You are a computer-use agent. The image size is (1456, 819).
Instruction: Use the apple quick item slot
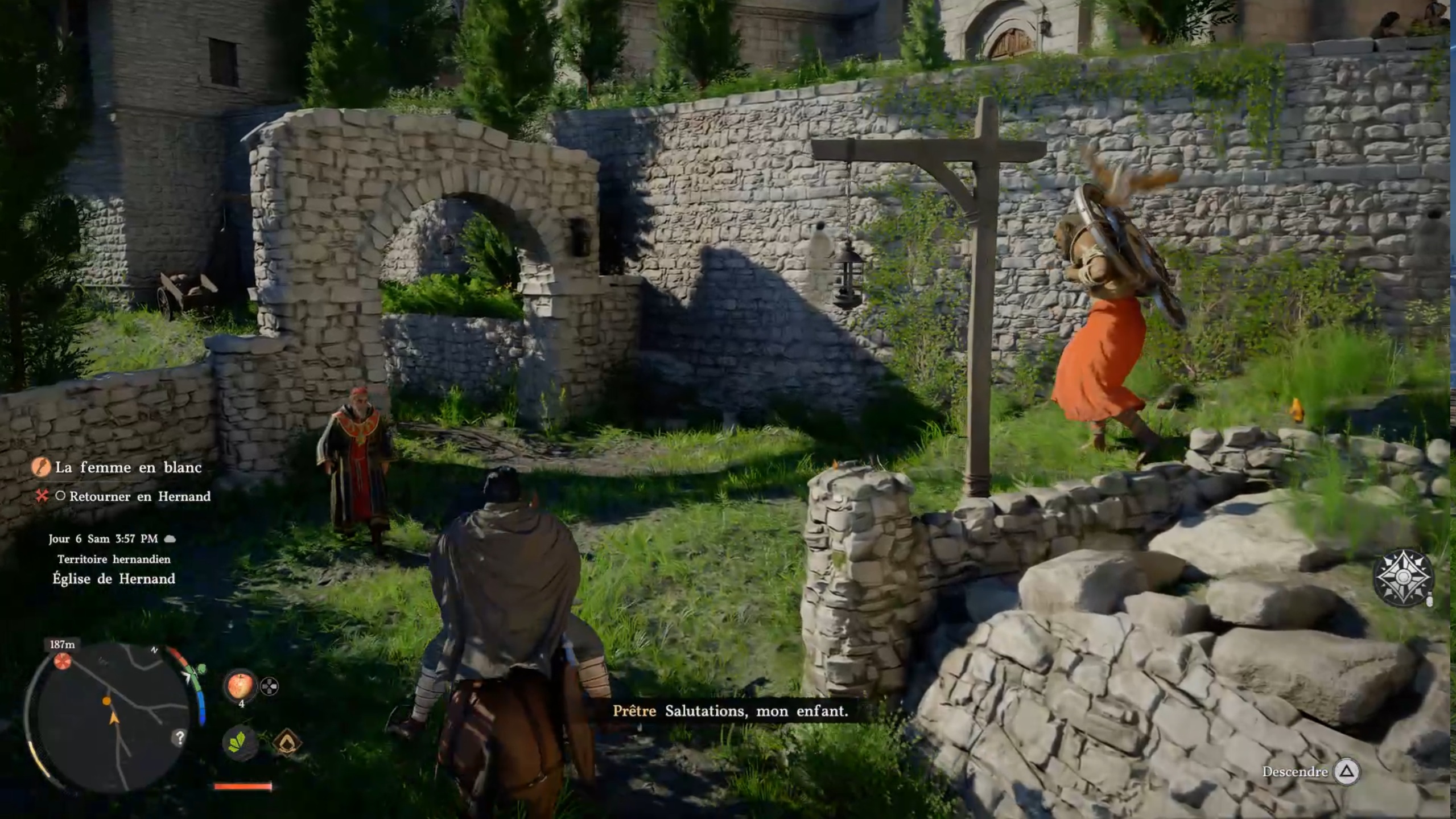(x=240, y=685)
